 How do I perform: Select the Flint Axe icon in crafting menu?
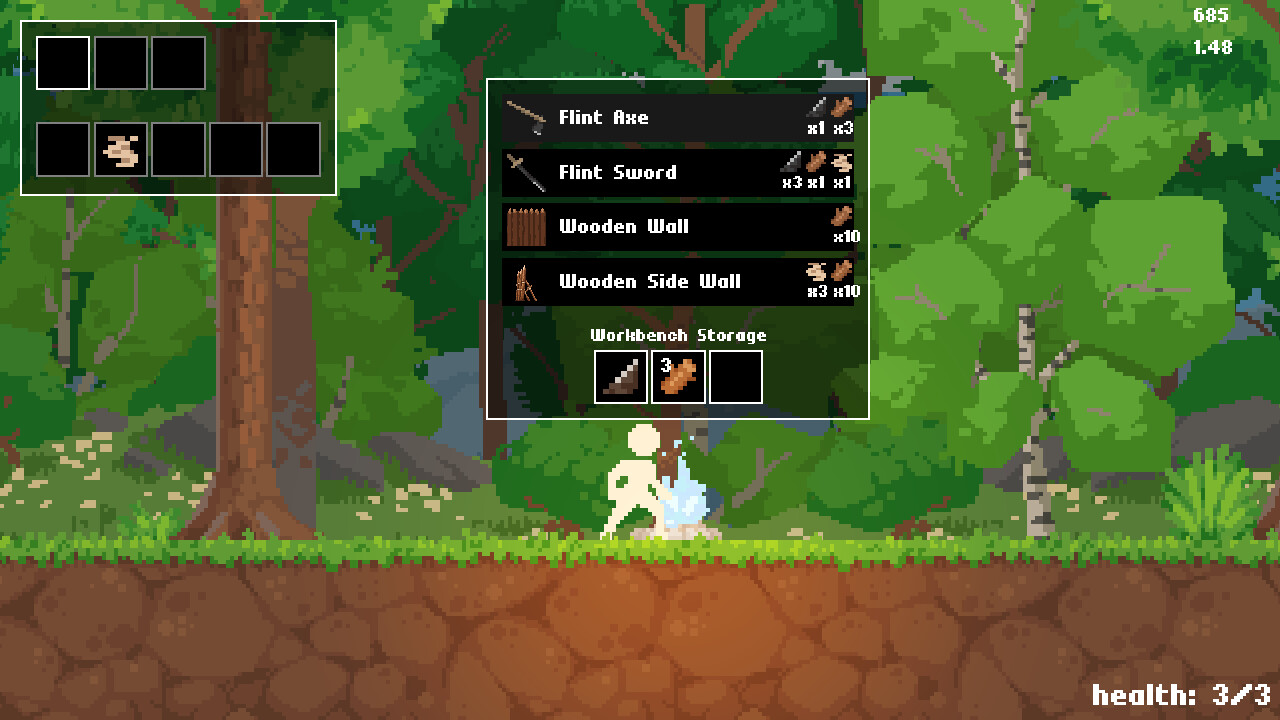528,117
